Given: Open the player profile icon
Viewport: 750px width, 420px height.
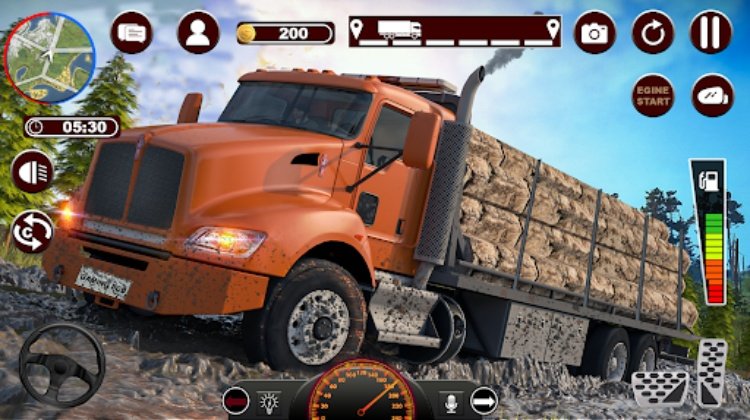Looking at the screenshot, I should coord(198,32).
